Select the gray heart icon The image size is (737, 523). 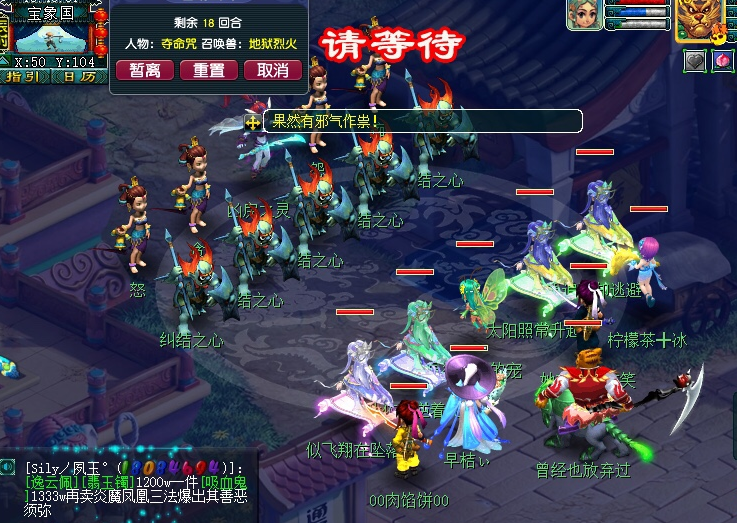[x=695, y=61]
